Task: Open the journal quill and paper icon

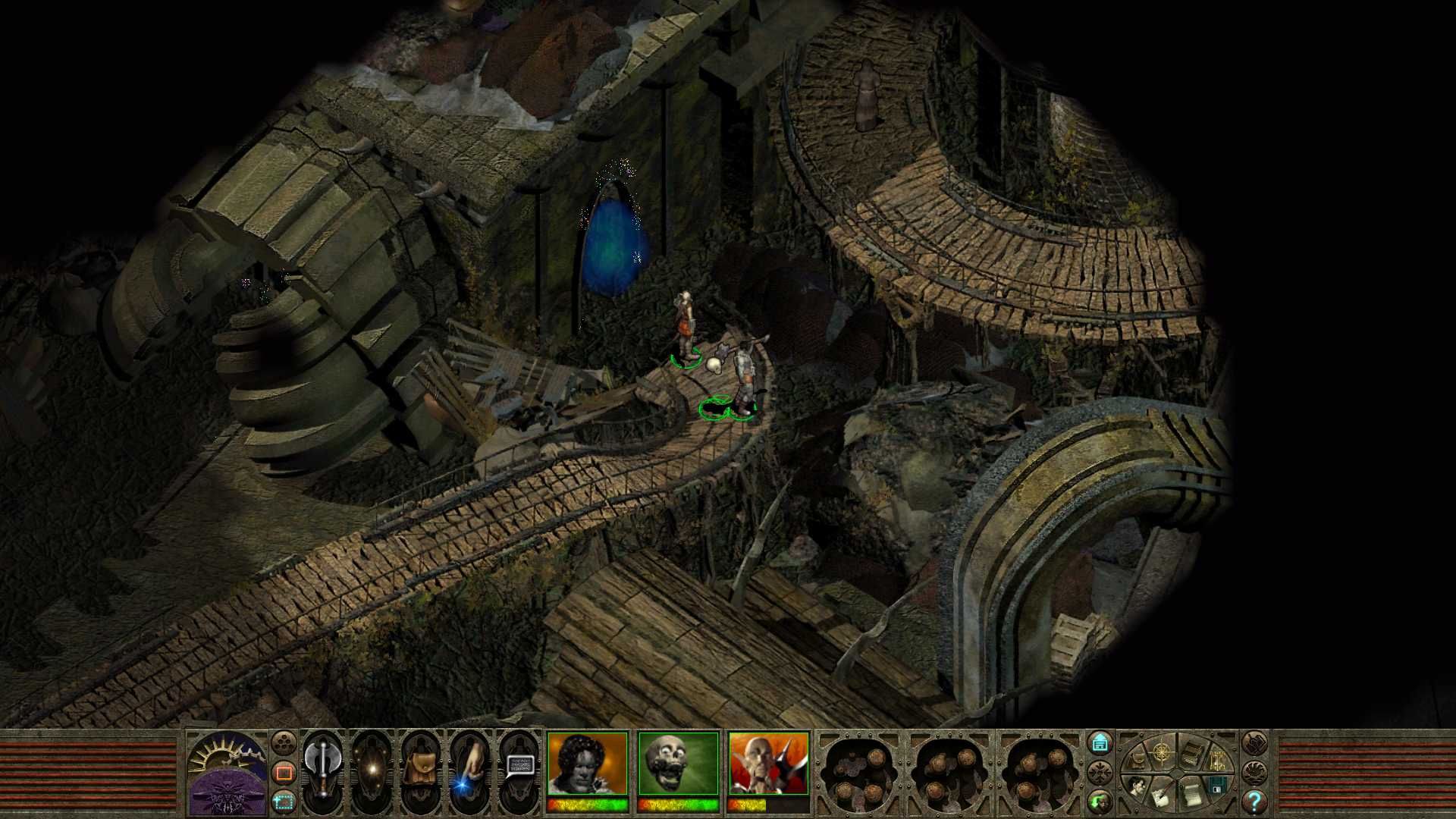Action: coord(1160,795)
